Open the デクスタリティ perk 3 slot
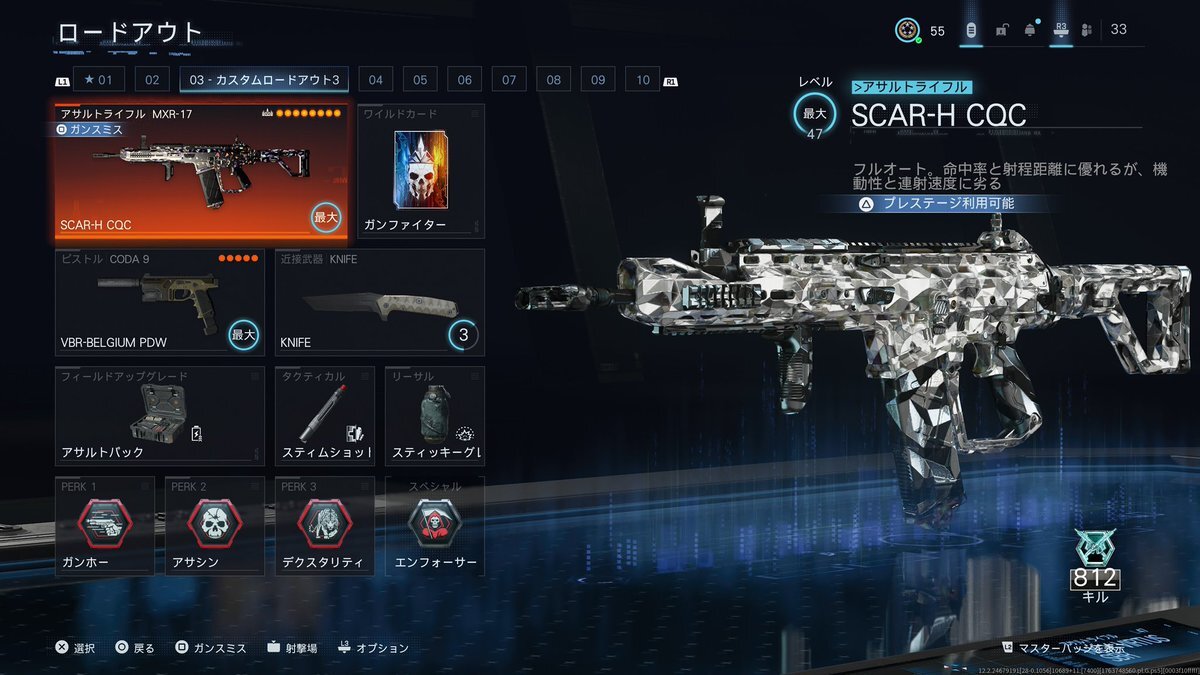Image resolution: width=1200 pixels, height=675 pixels. (x=324, y=527)
